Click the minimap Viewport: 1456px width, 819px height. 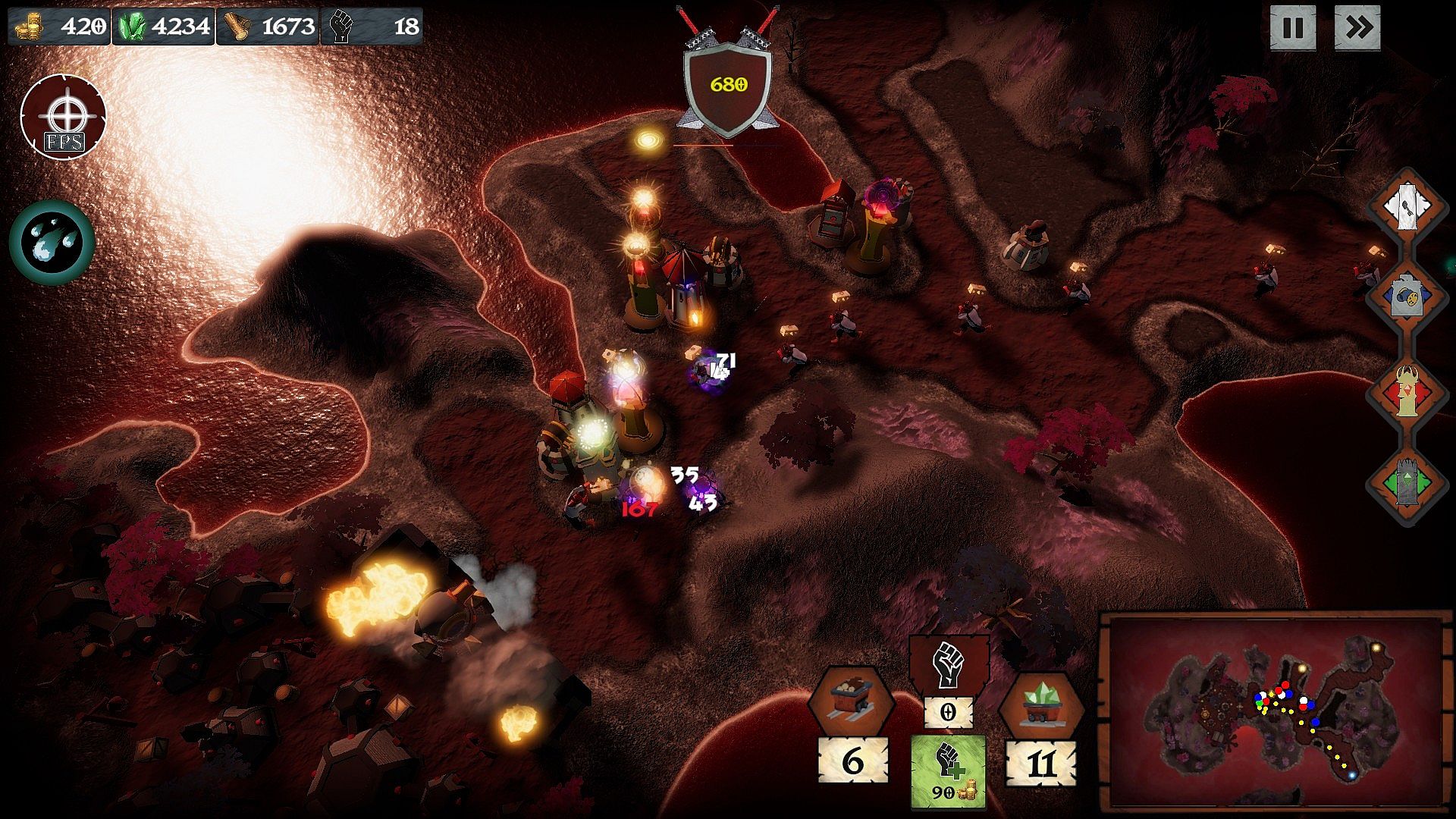tap(1276, 711)
